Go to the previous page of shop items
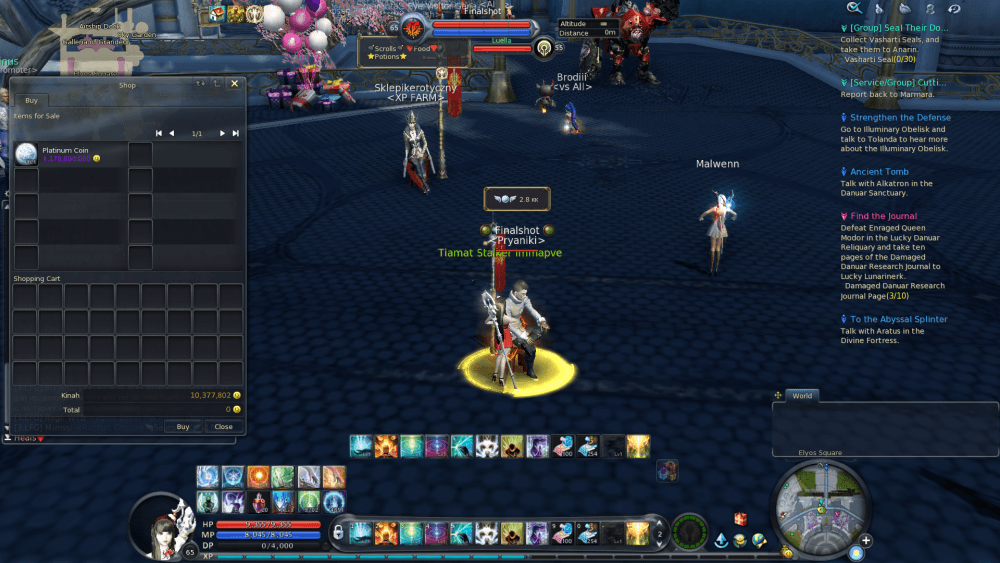 tap(171, 133)
